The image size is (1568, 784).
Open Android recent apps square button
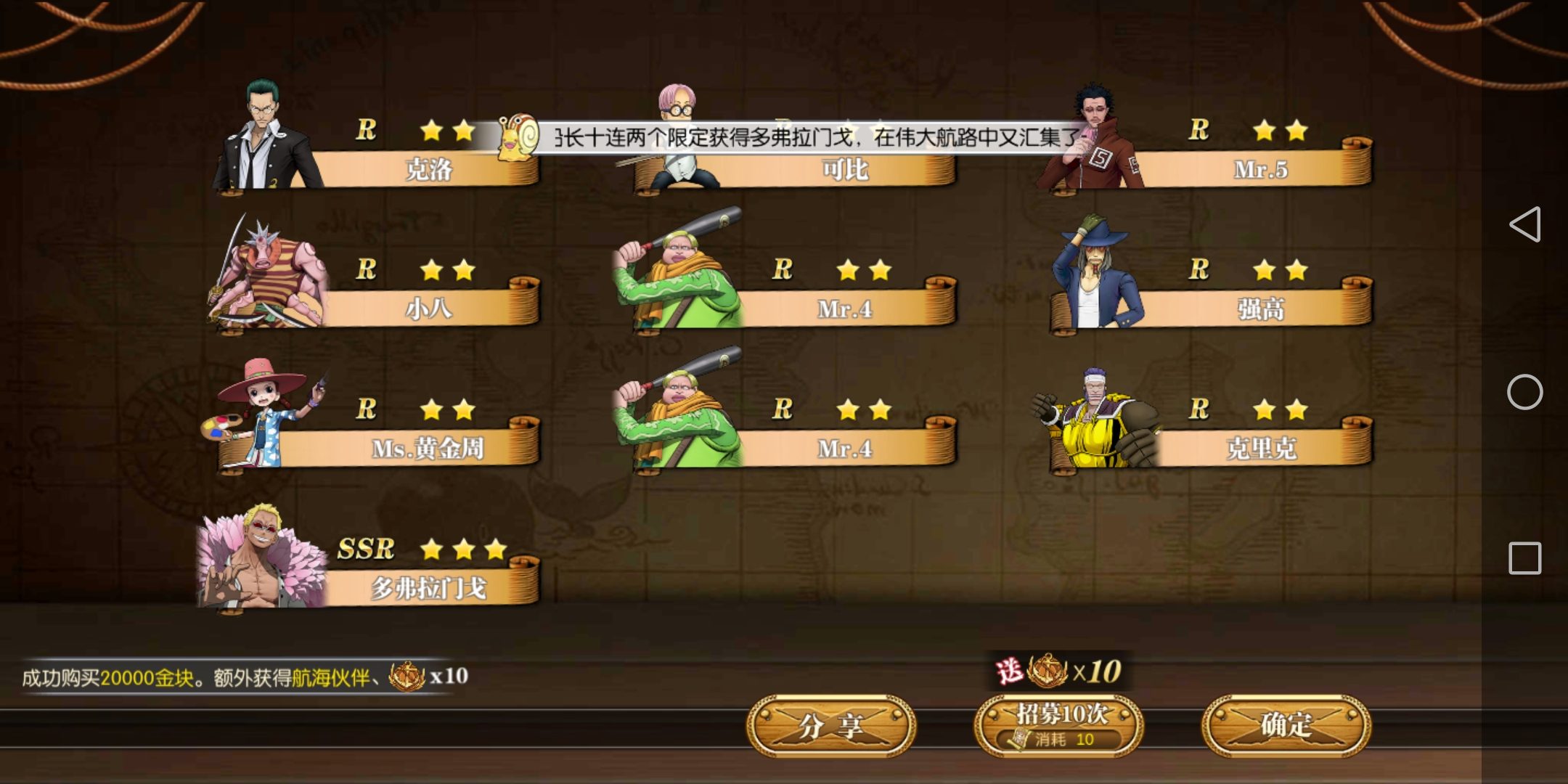[x=1524, y=558]
